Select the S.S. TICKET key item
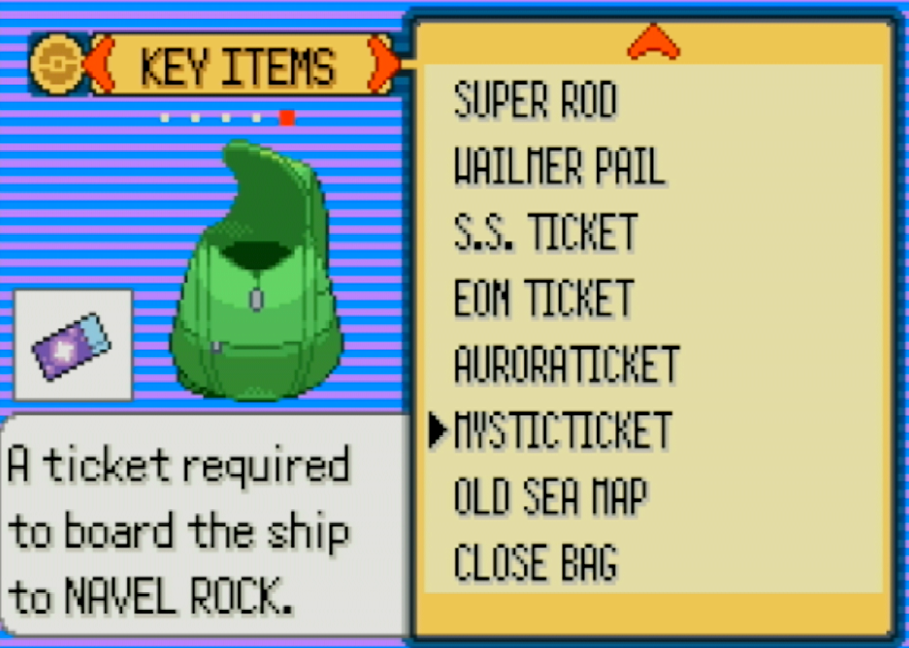The height and width of the screenshot is (648, 909). [545, 232]
